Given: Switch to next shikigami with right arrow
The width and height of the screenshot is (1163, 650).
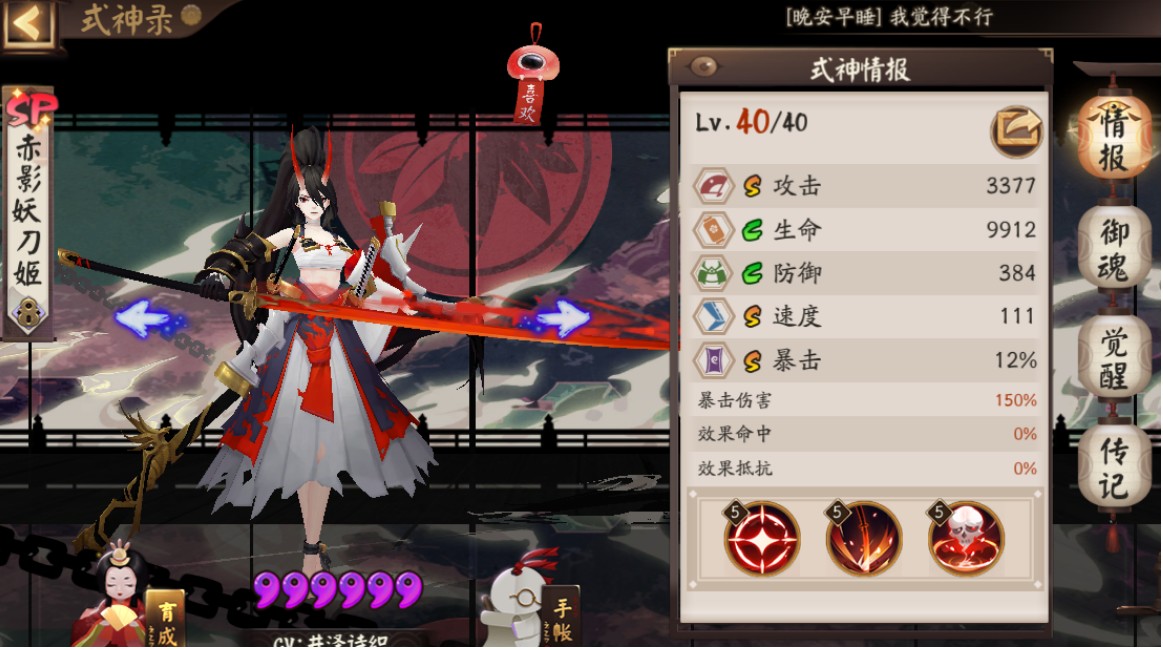Looking at the screenshot, I should click(561, 319).
